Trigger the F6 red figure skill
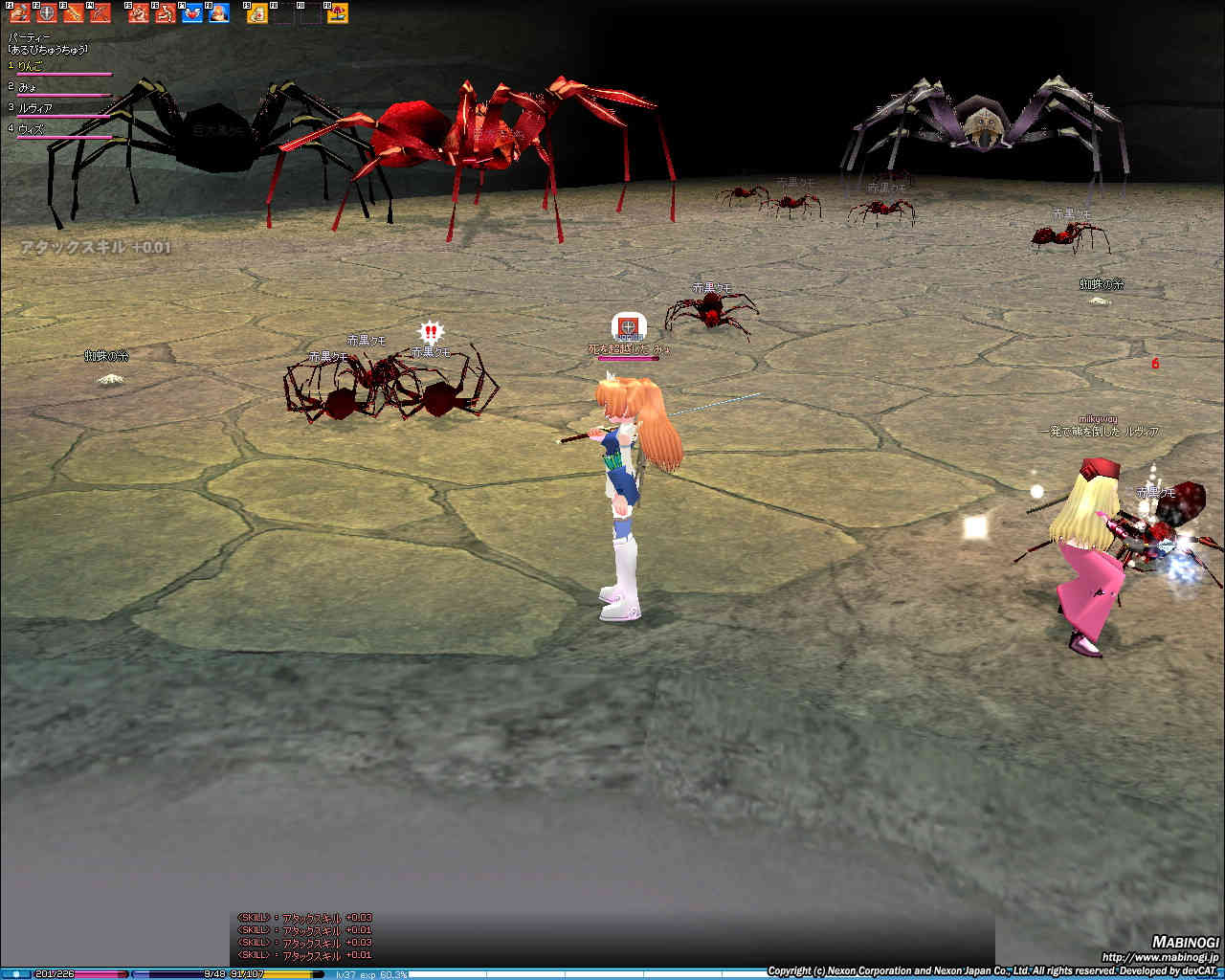This screenshot has height=980, width=1225. click(x=166, y=13)
